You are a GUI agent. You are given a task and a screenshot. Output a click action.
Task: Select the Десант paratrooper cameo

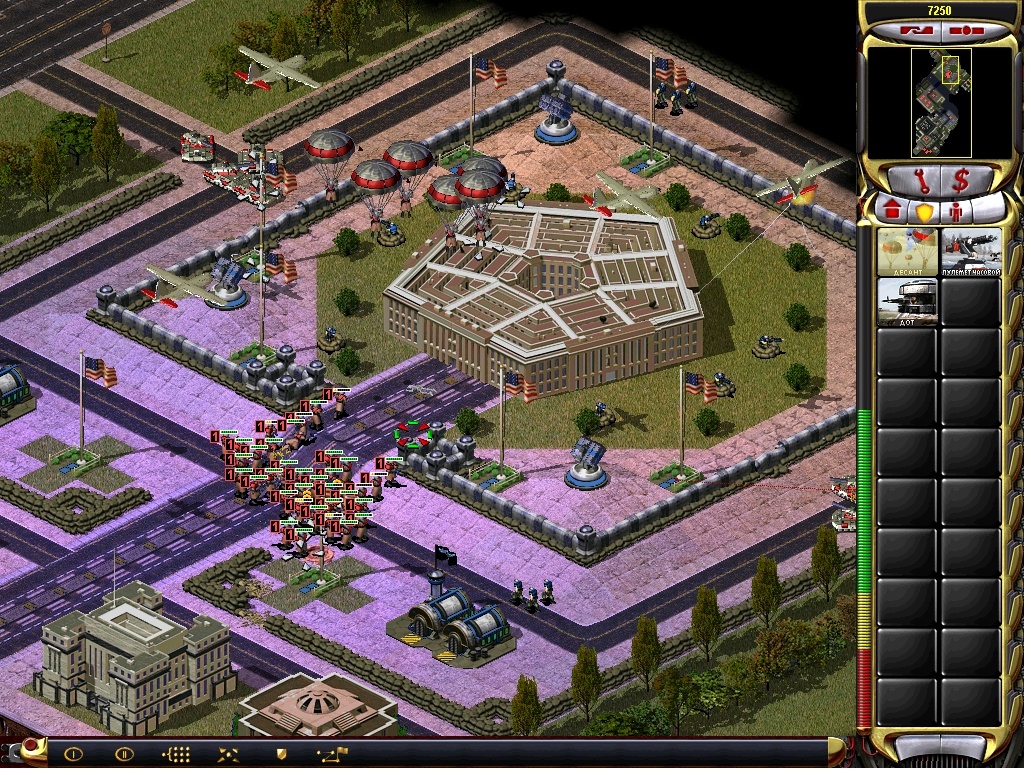(x=907, y=252)
